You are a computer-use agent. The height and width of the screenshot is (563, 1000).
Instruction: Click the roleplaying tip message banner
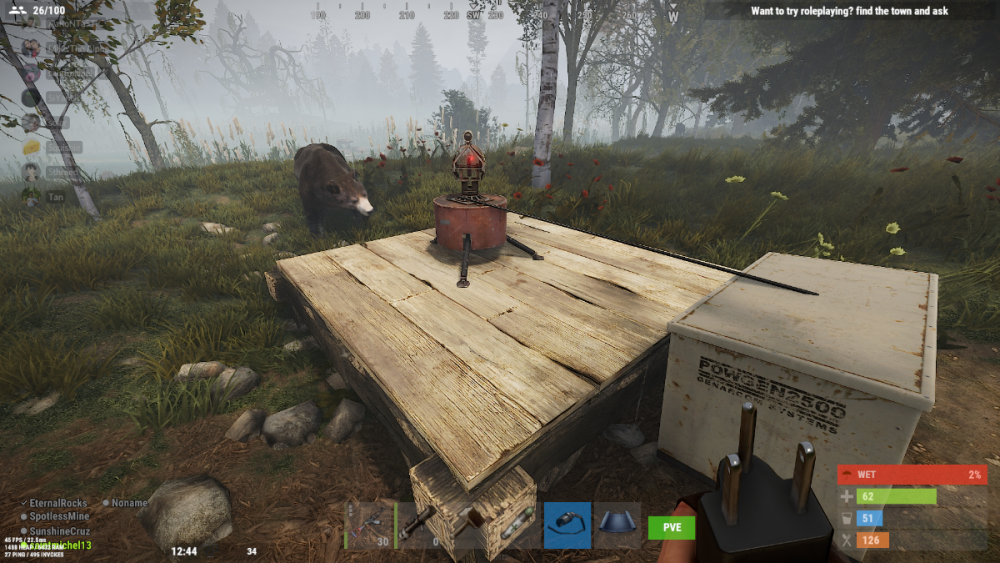click(850, 11)
